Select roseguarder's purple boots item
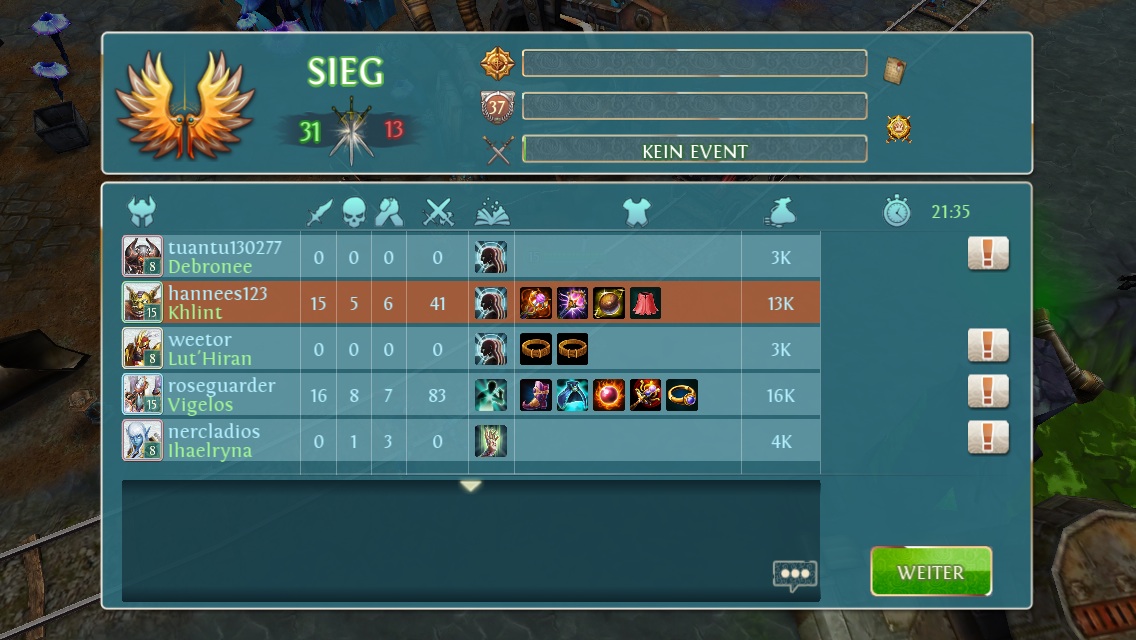Image resolution: width=1136 pixels, height=640 pixels. coord(536,395)
